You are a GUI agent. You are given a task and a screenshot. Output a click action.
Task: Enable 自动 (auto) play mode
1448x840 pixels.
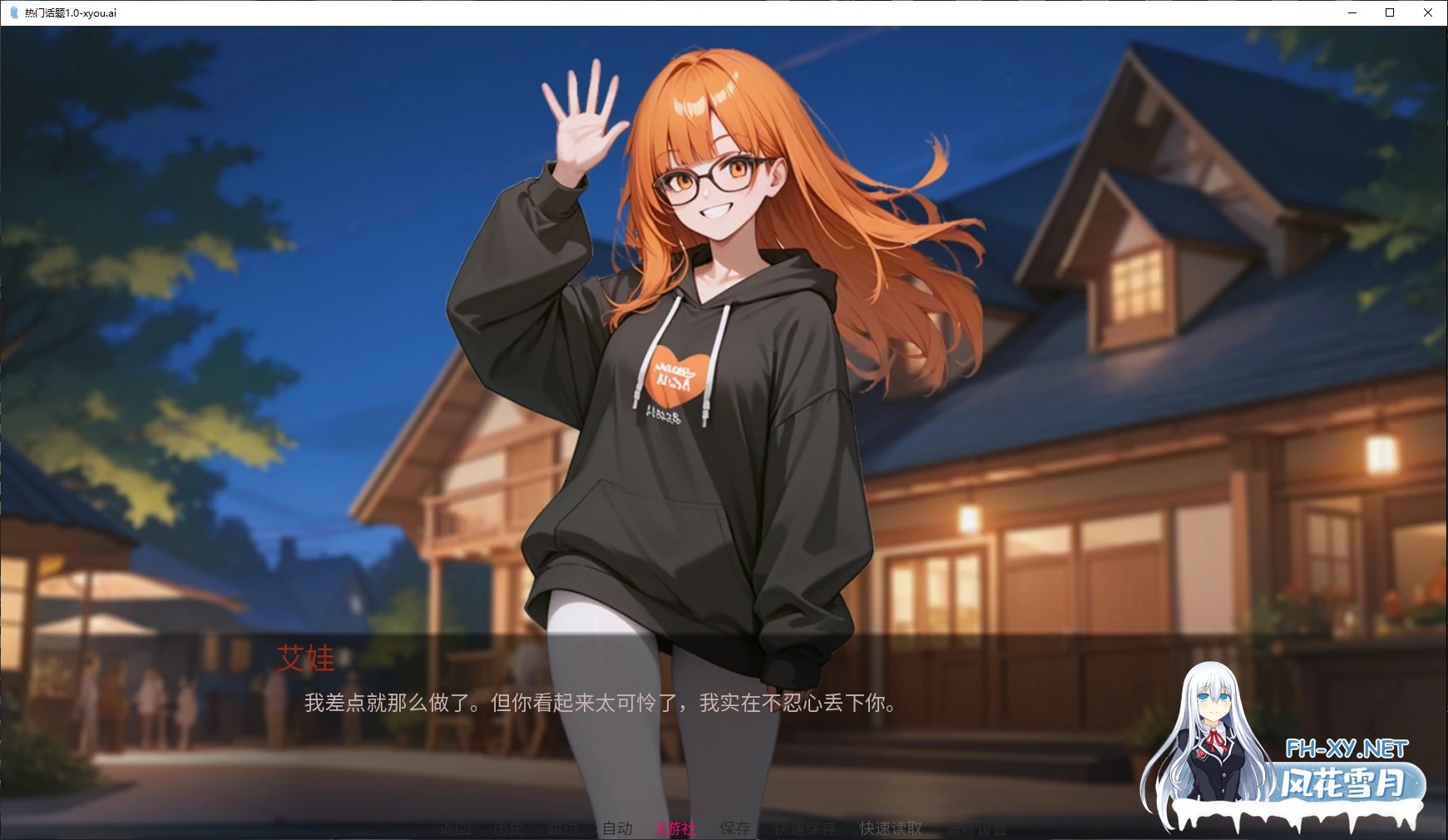pyautogui.click(x=617, y=828)
